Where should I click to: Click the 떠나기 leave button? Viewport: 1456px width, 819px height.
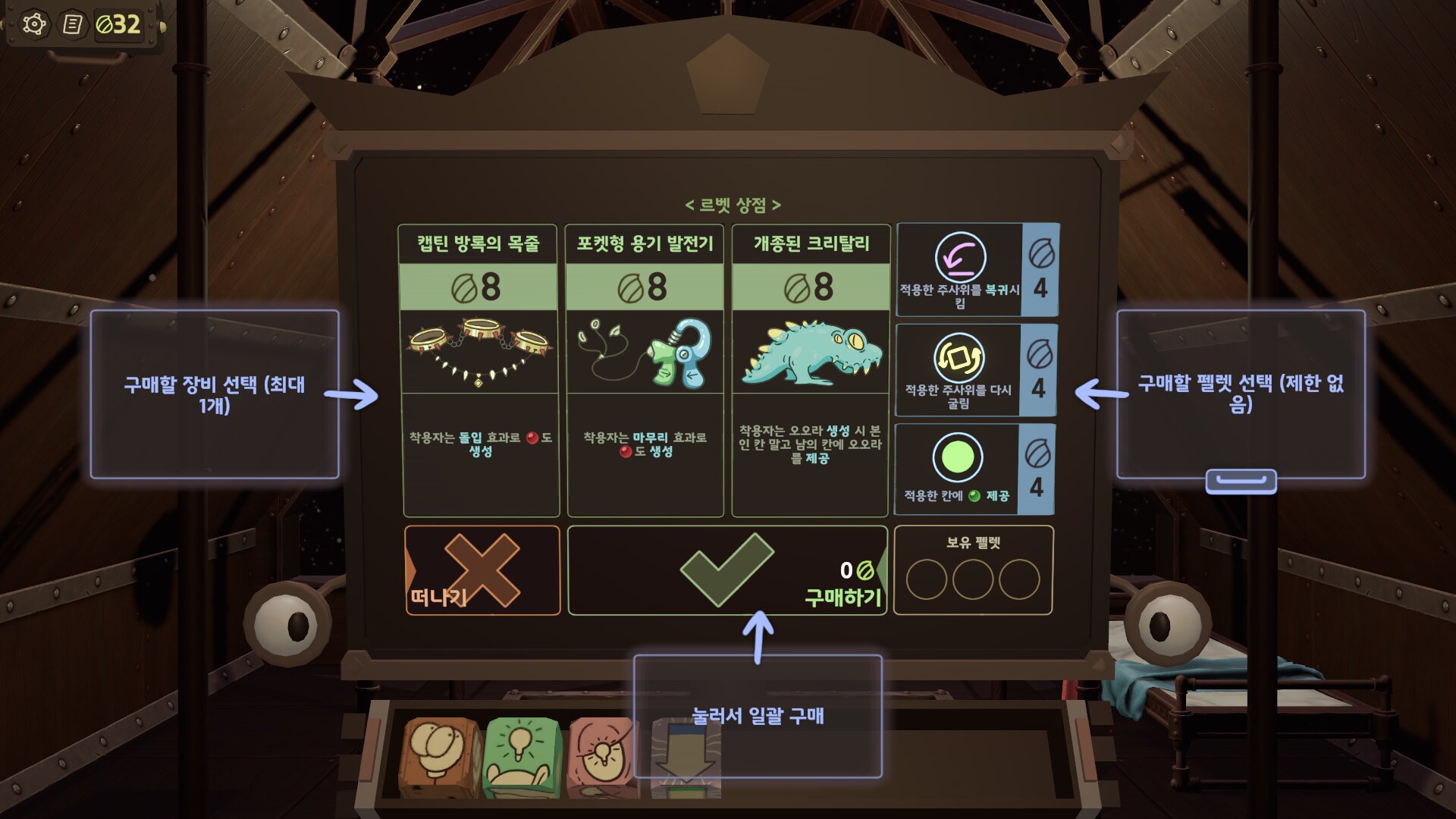coord(482,570)
